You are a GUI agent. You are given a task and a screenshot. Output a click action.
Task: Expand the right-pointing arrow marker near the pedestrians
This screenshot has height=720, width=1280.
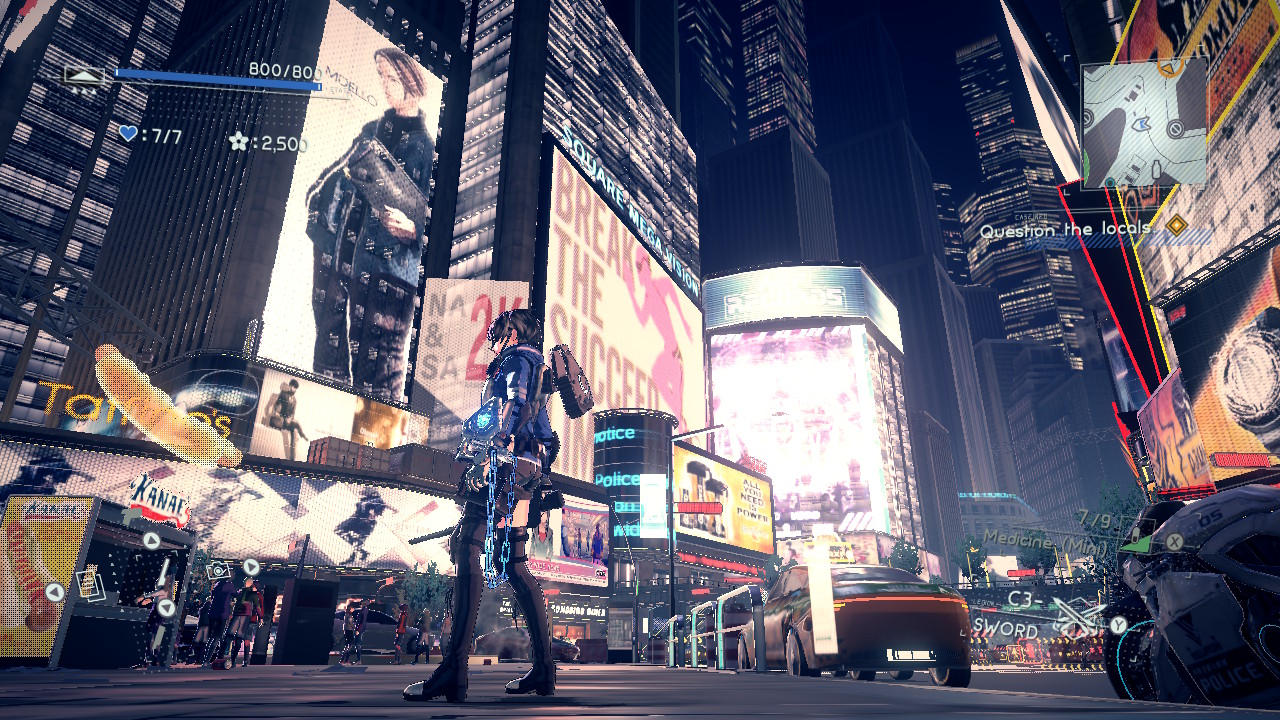[x=250, y=567]
